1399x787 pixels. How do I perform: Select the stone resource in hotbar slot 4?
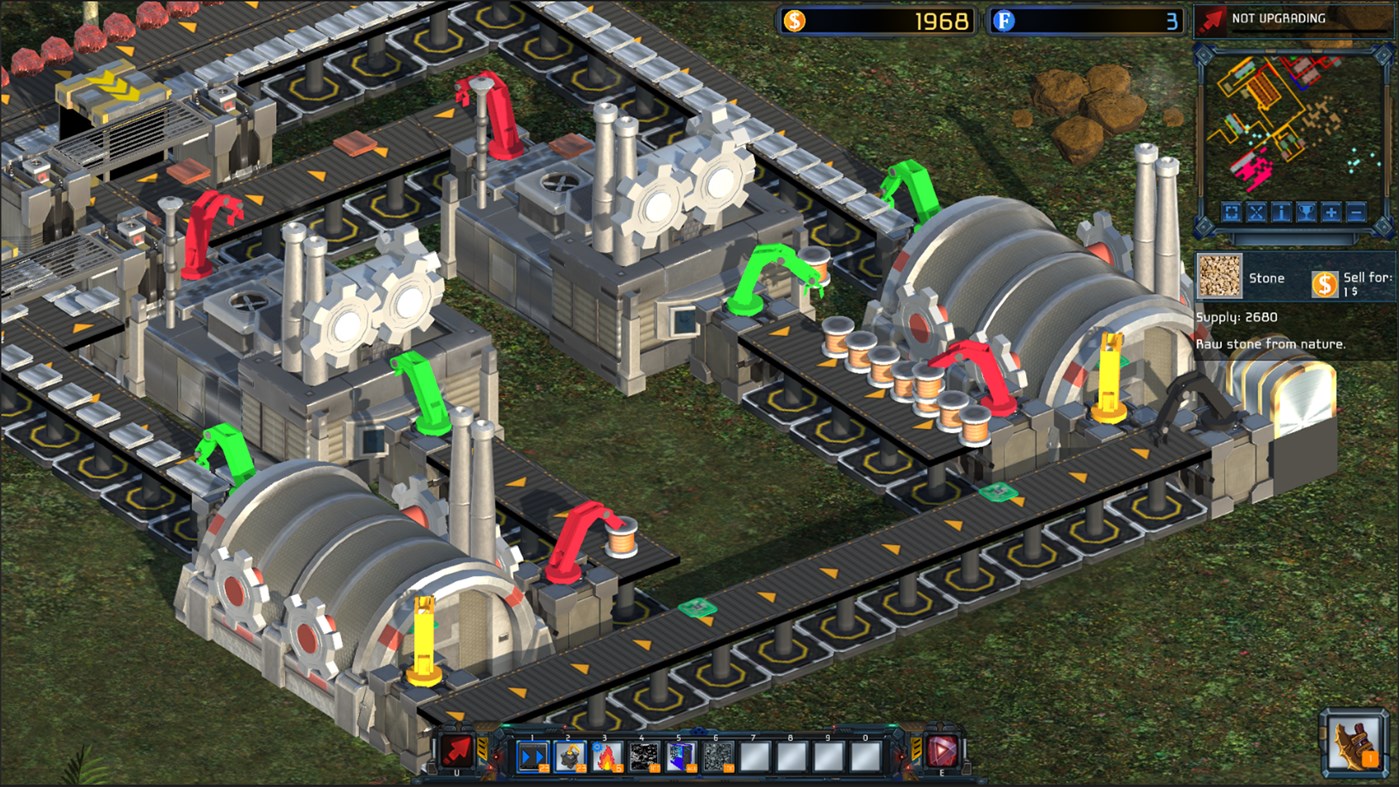click(641, 757)
